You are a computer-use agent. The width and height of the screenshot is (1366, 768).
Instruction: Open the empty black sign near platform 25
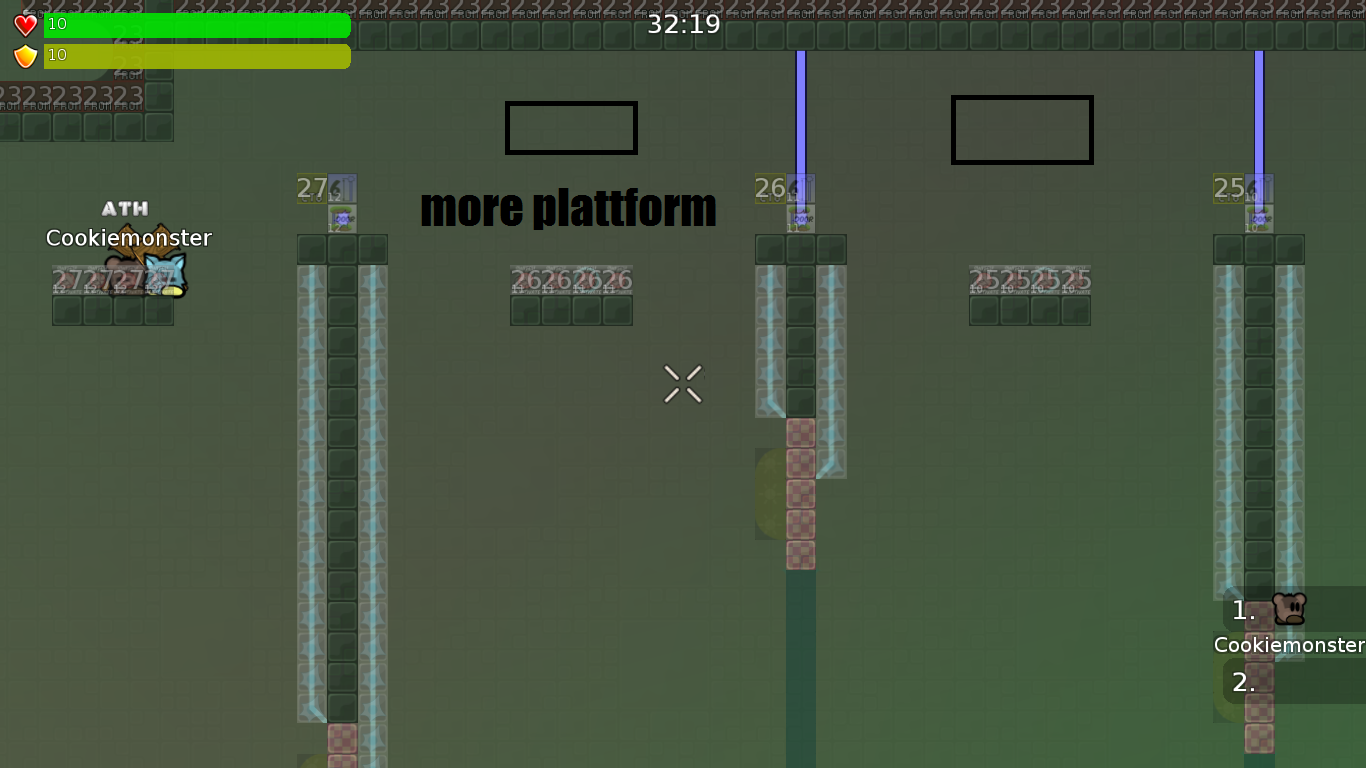[1022, 129]
